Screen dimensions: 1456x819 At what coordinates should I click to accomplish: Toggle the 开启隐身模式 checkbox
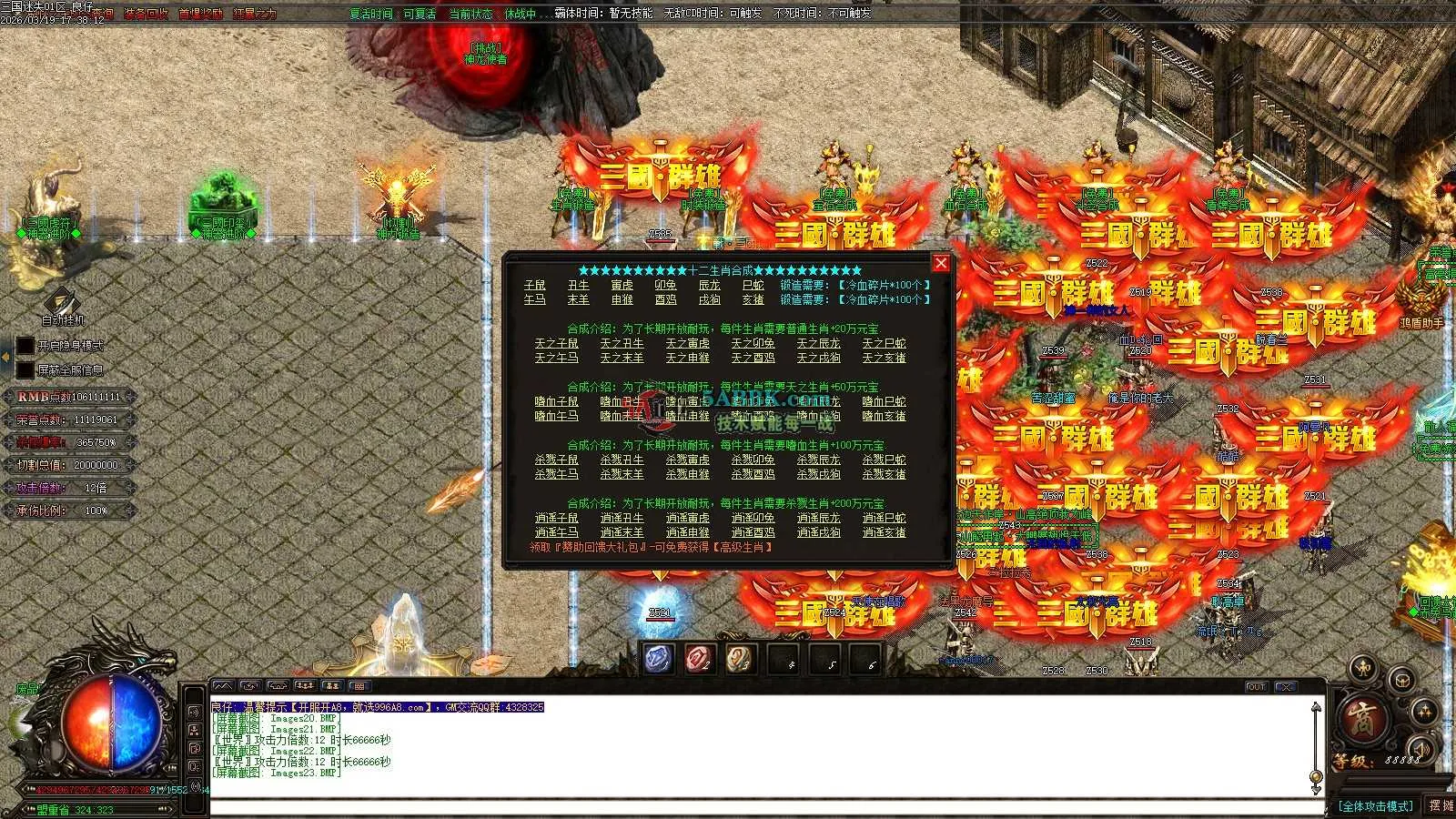[25, 346]
